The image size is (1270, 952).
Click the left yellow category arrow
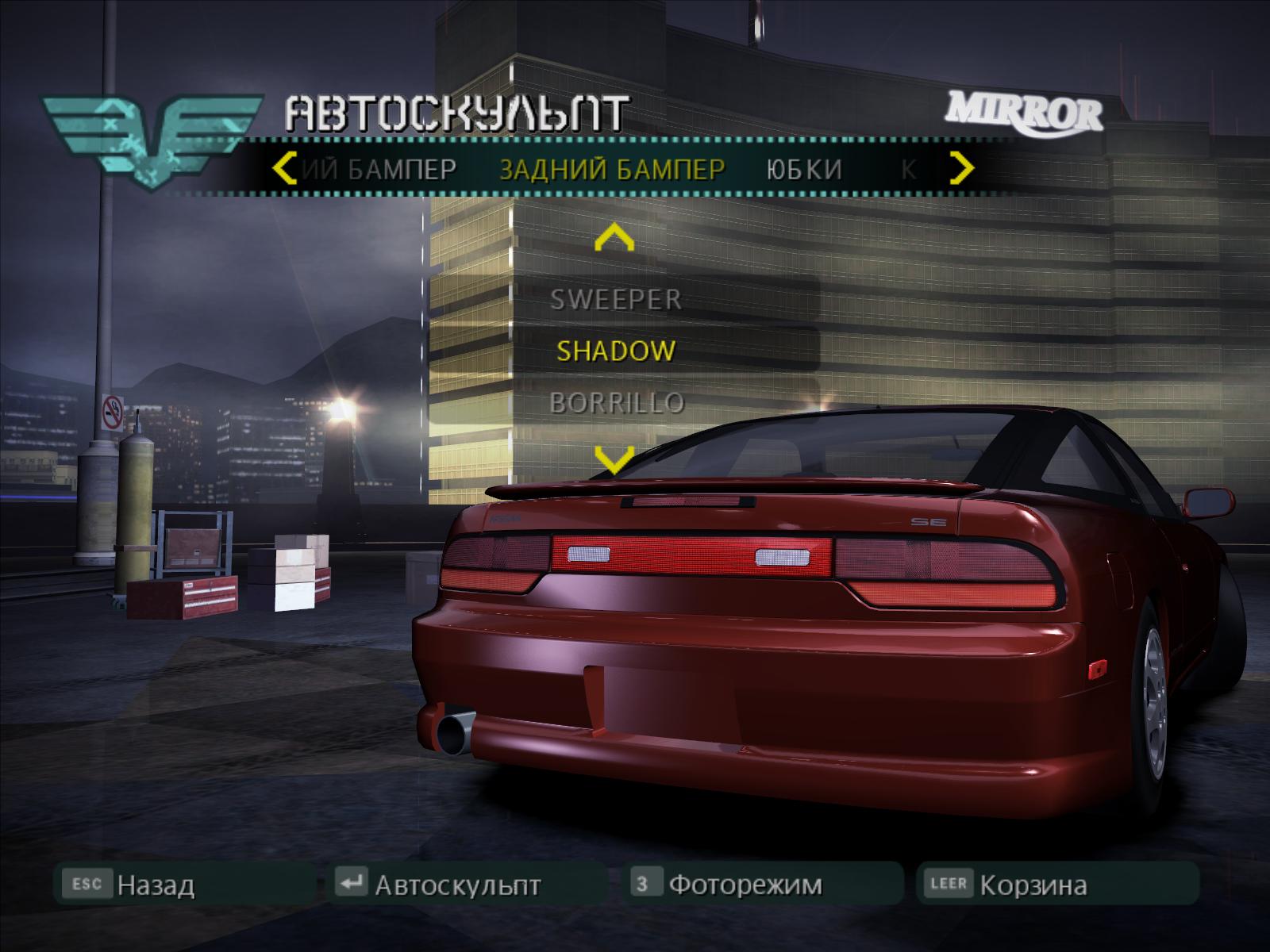pos(284,168)
